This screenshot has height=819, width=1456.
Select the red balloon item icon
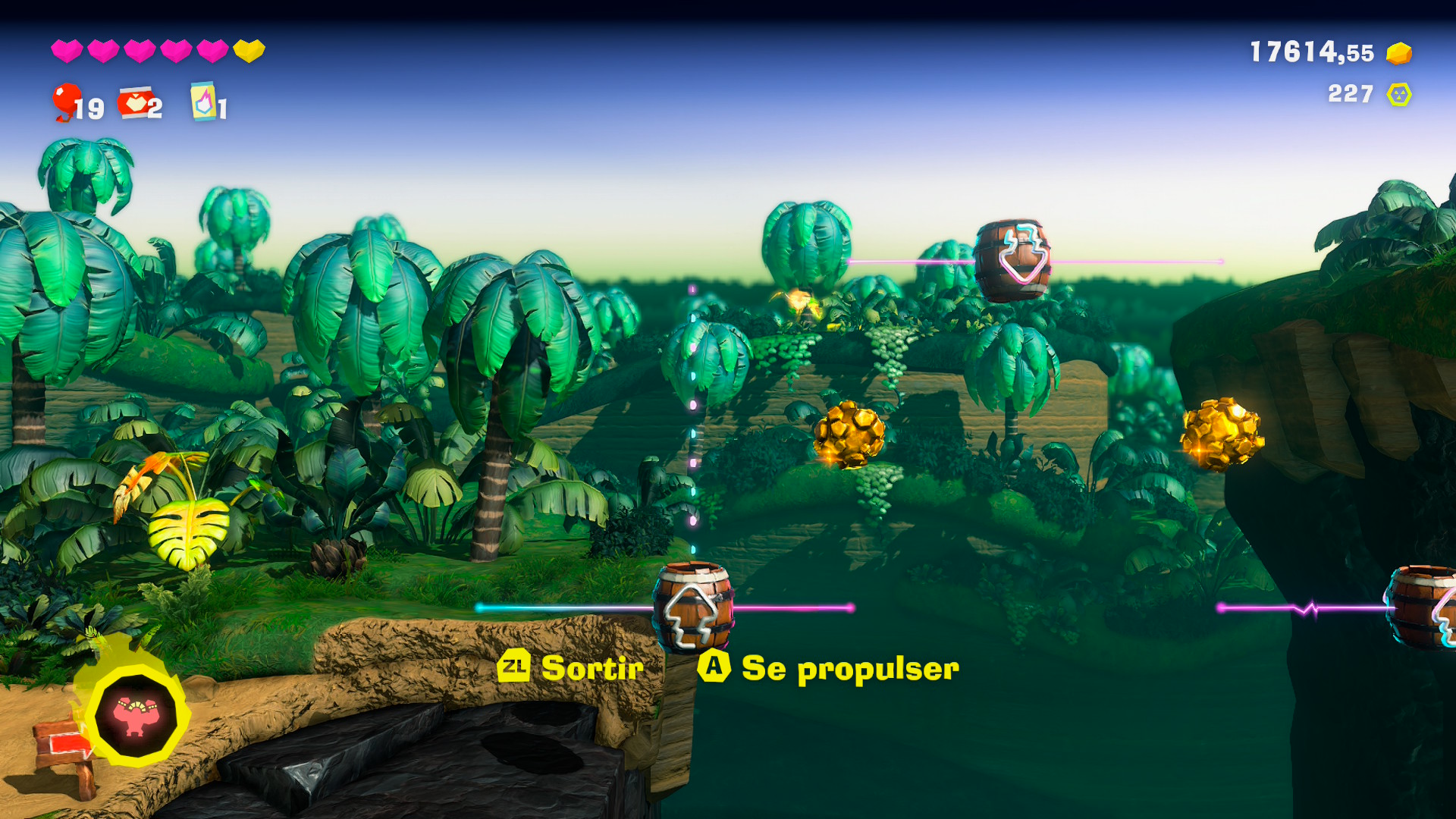tap(67, 101)
